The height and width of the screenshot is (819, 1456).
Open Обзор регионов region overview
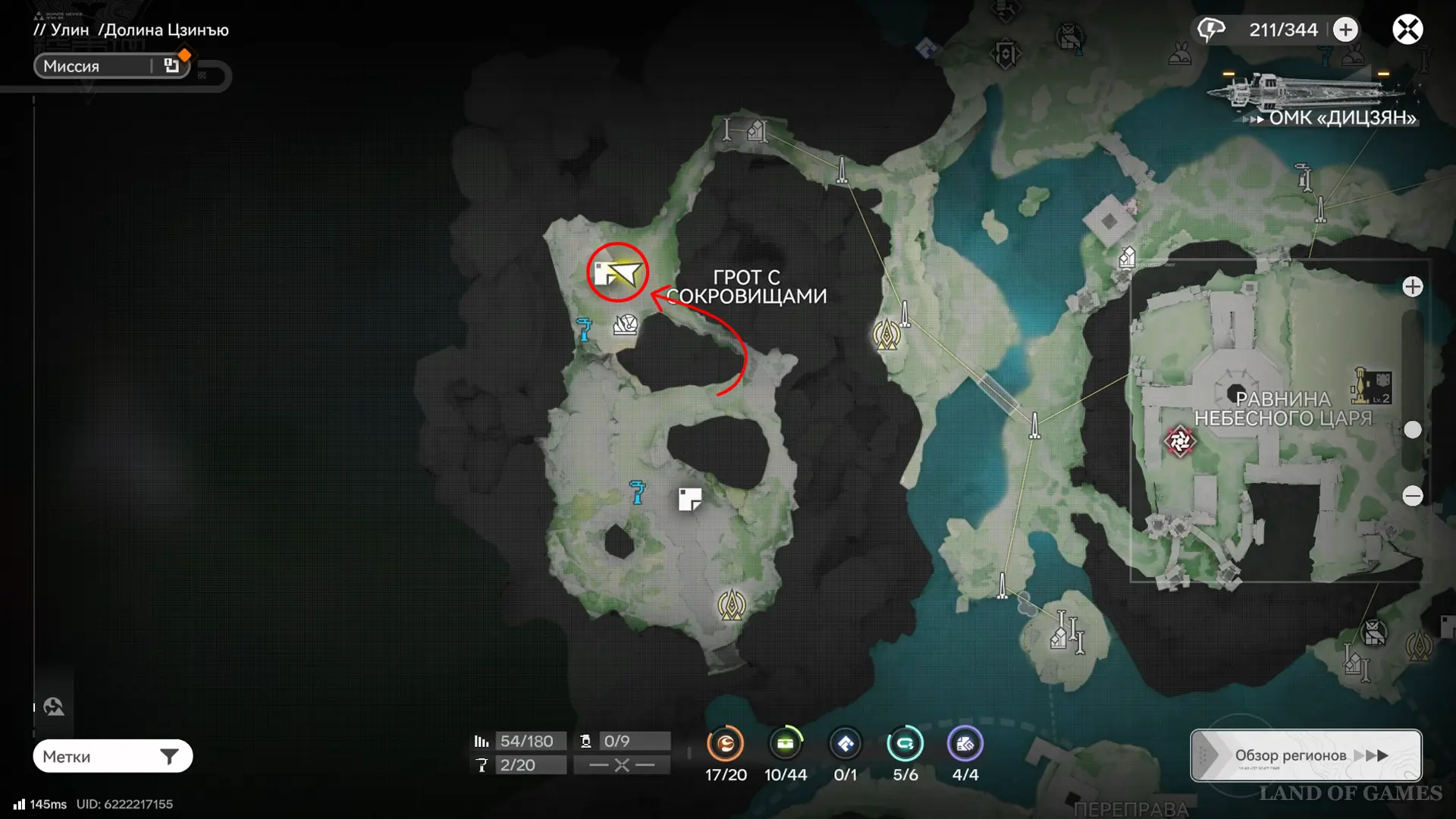click(1306, 755)
